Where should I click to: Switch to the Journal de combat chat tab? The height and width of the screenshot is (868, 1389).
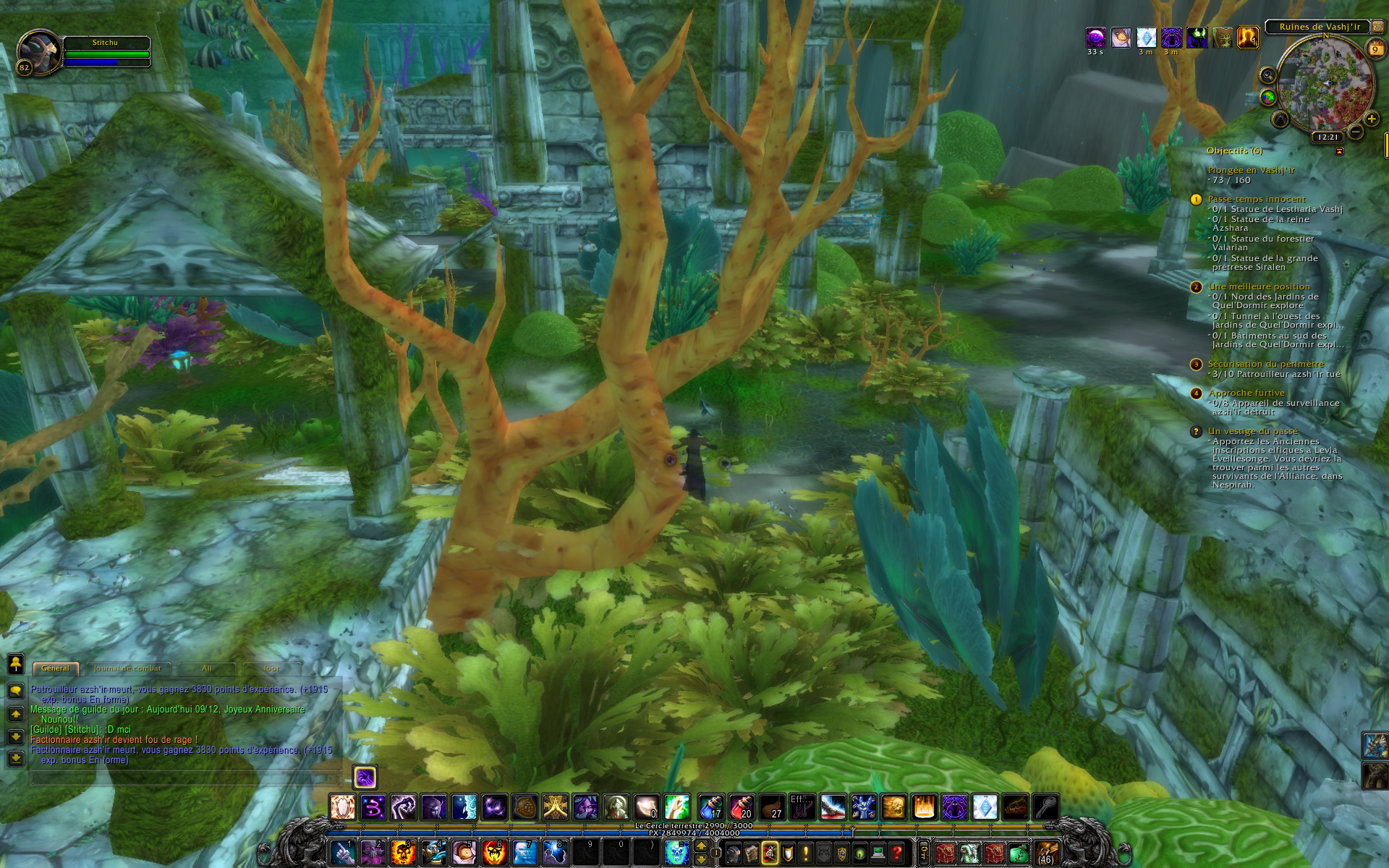[127, 668]
